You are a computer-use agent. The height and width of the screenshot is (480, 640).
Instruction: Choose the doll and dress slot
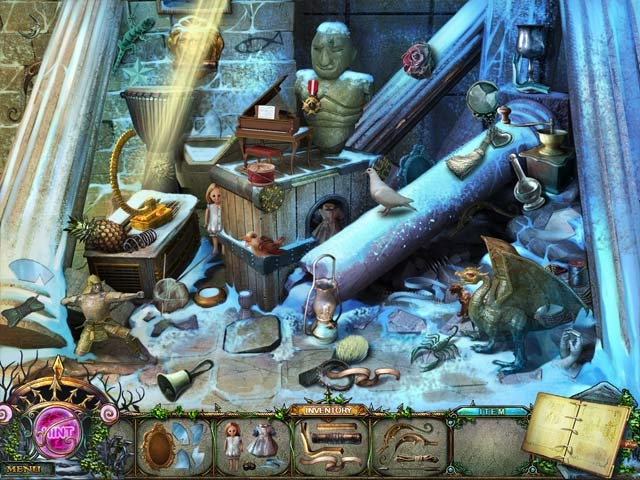click(x=250, y=444)
